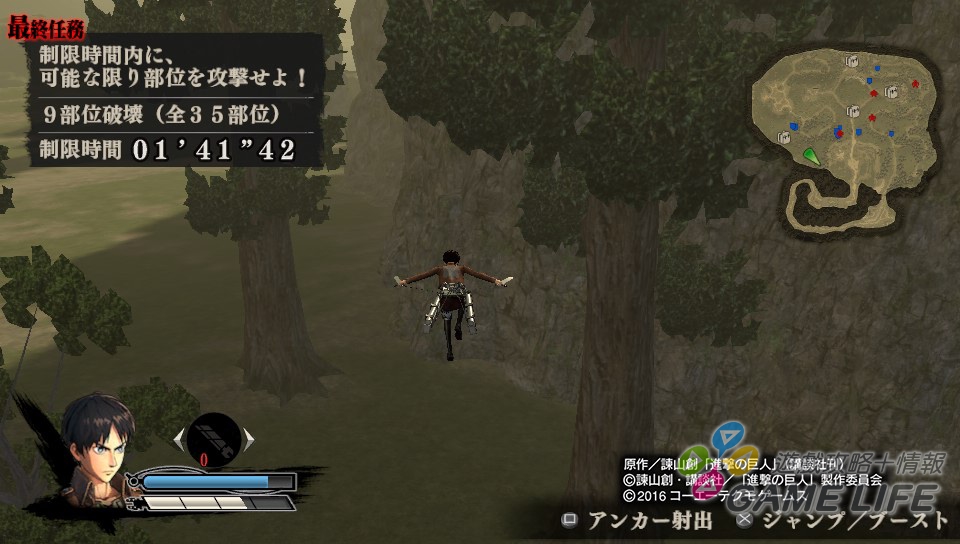Click the green player marker on the minimap

pos(811,155)
